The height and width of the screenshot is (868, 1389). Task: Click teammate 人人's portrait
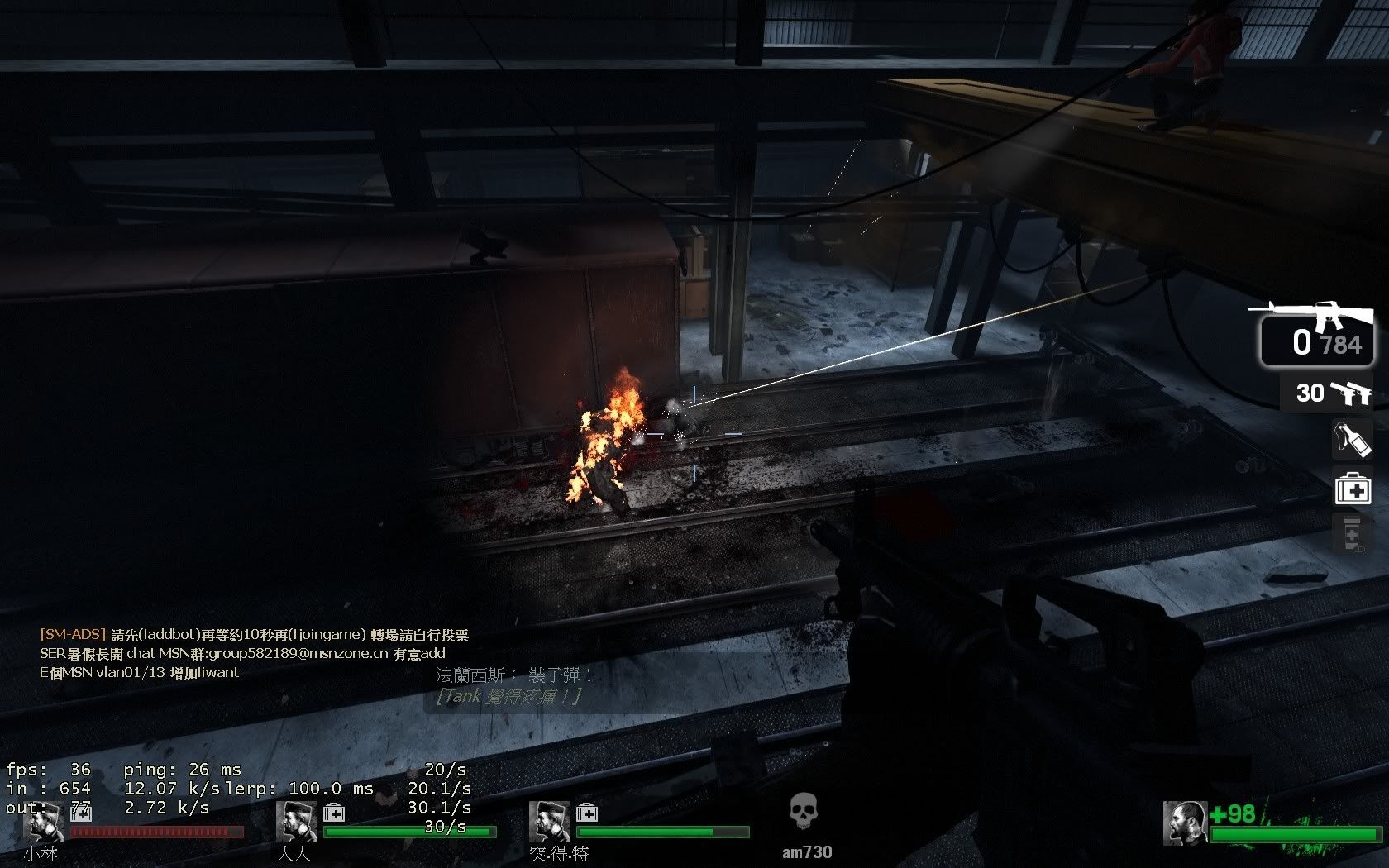point(296,823)
